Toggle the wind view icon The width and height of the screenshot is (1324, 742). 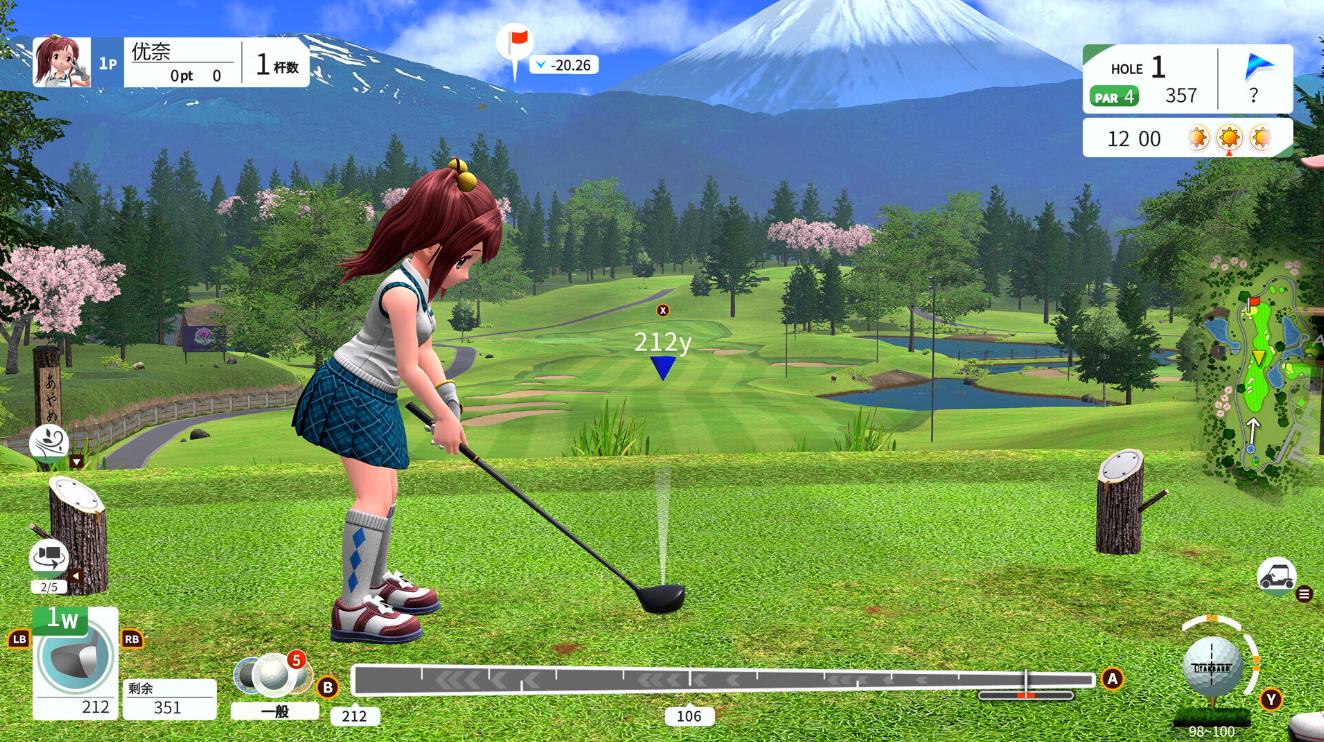(49, 441)
